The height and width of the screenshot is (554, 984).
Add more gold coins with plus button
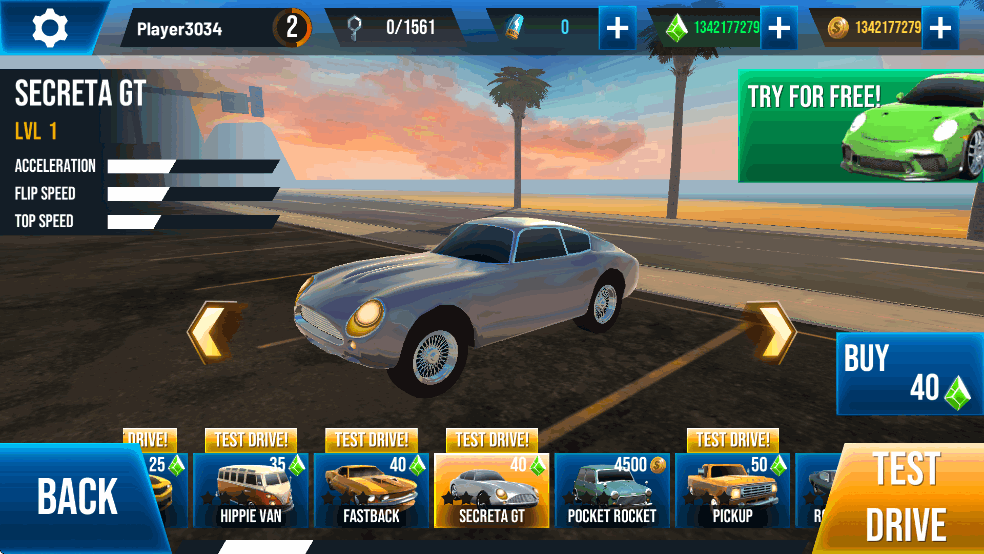[x=939, y=28]
